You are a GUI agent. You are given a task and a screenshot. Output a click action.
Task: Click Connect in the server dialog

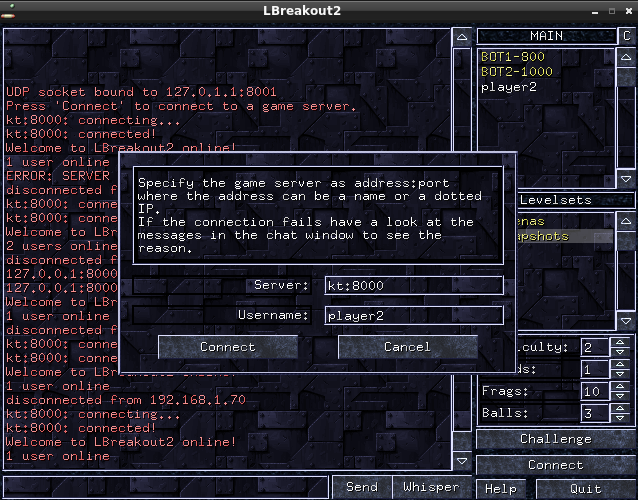[x=228, y=347]
